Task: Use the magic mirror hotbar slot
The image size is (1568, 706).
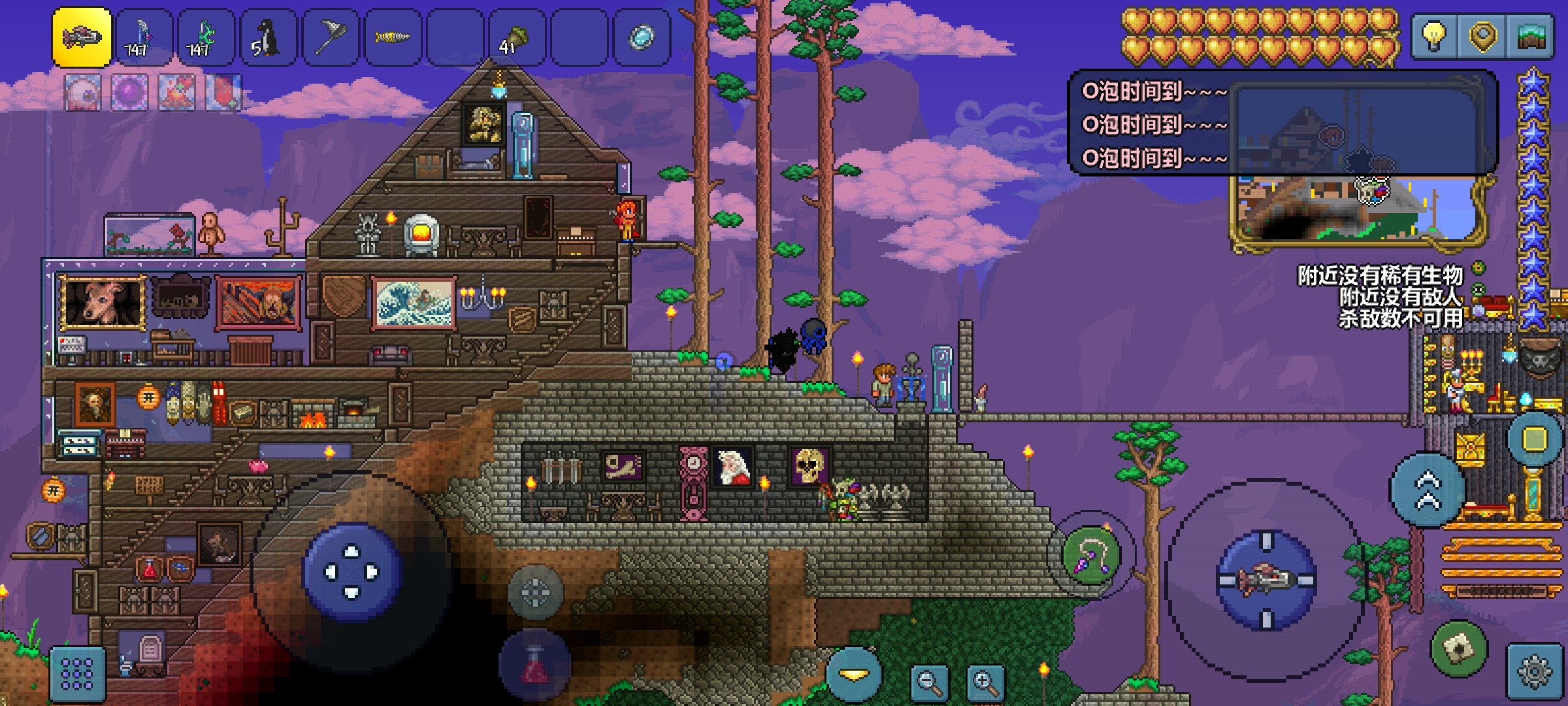Action: pyautogui.click(x=642, y=37)
